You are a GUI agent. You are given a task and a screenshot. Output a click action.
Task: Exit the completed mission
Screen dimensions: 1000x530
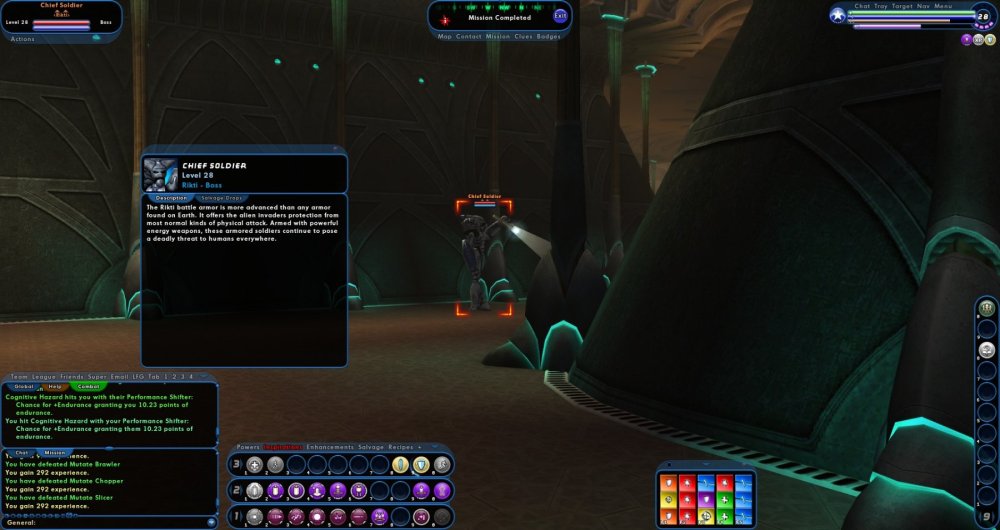[560, 16]
